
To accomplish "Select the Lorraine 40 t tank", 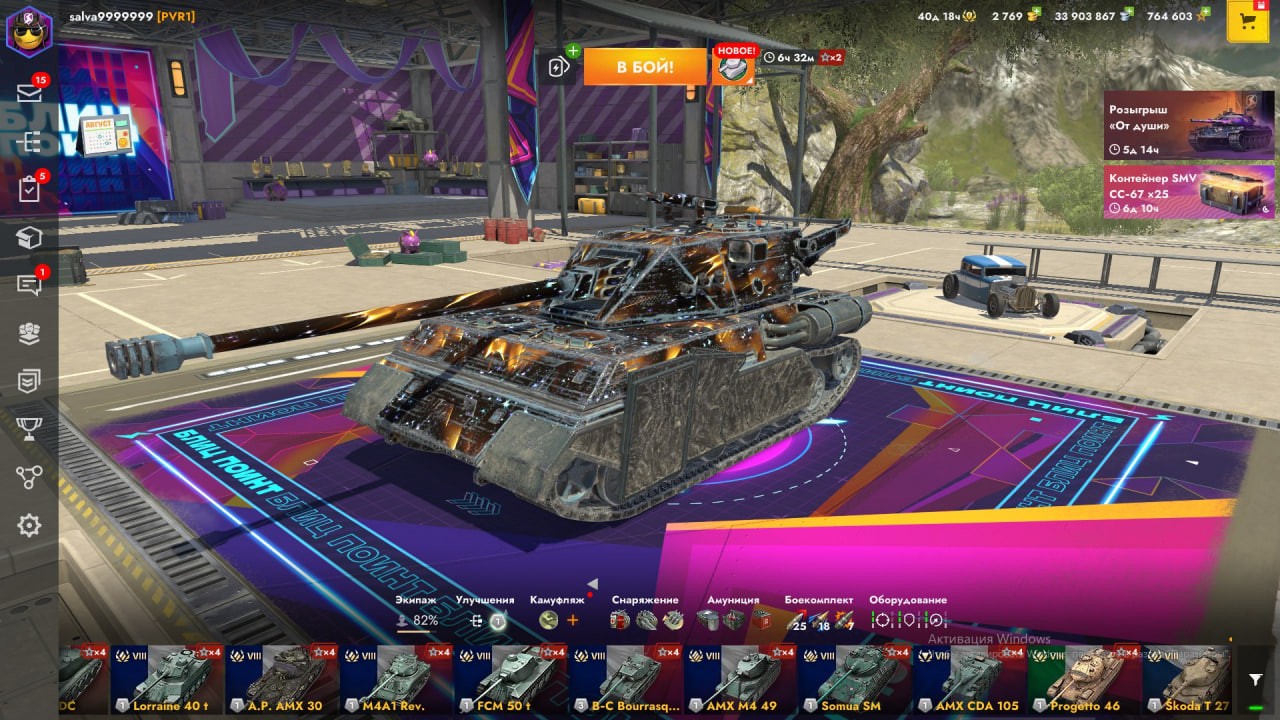I will (167, 680).
